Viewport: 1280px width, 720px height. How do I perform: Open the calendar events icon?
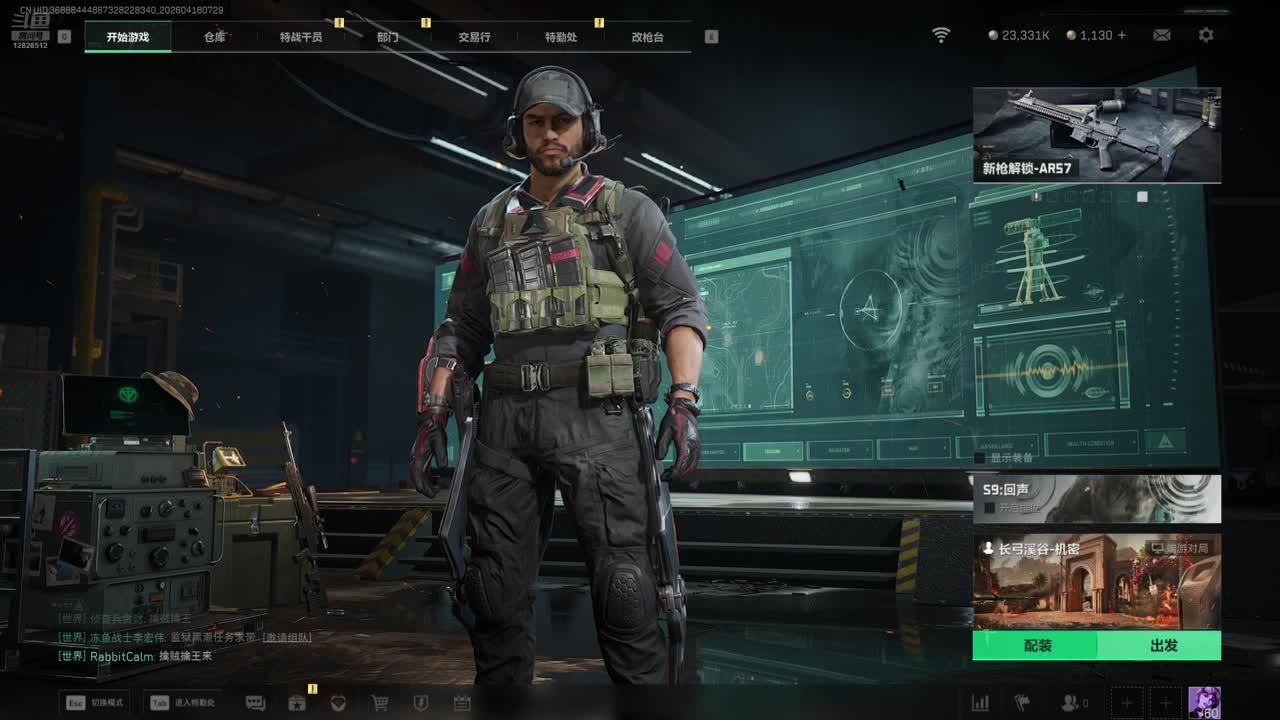[x=462, y=703]
